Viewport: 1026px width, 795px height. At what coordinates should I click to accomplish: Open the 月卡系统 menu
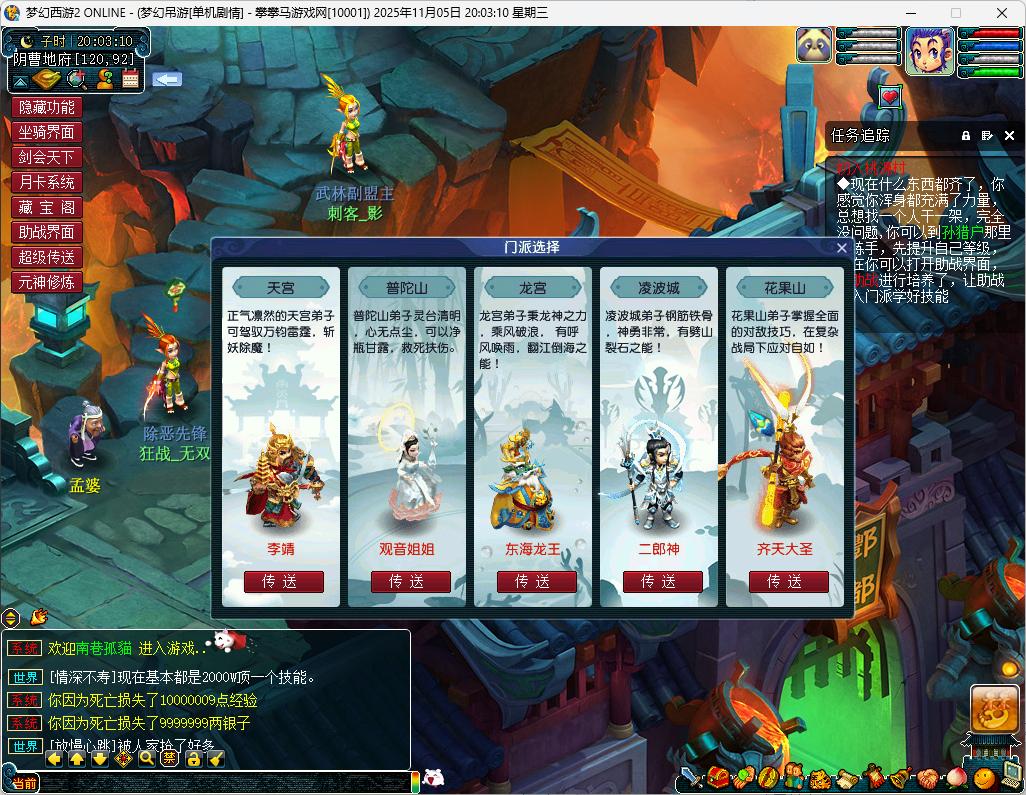(x=46, y=182)
